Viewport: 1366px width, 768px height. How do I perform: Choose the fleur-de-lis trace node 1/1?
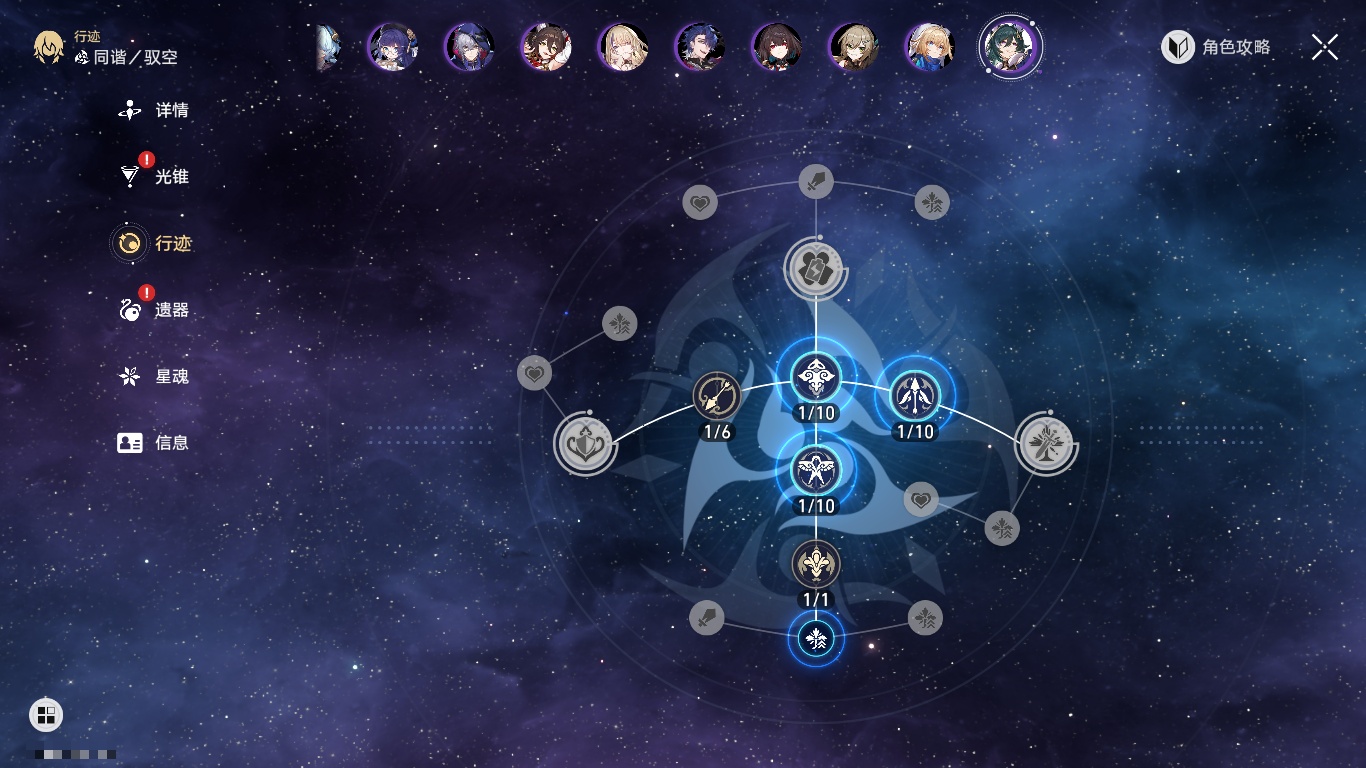click(816, 564)
